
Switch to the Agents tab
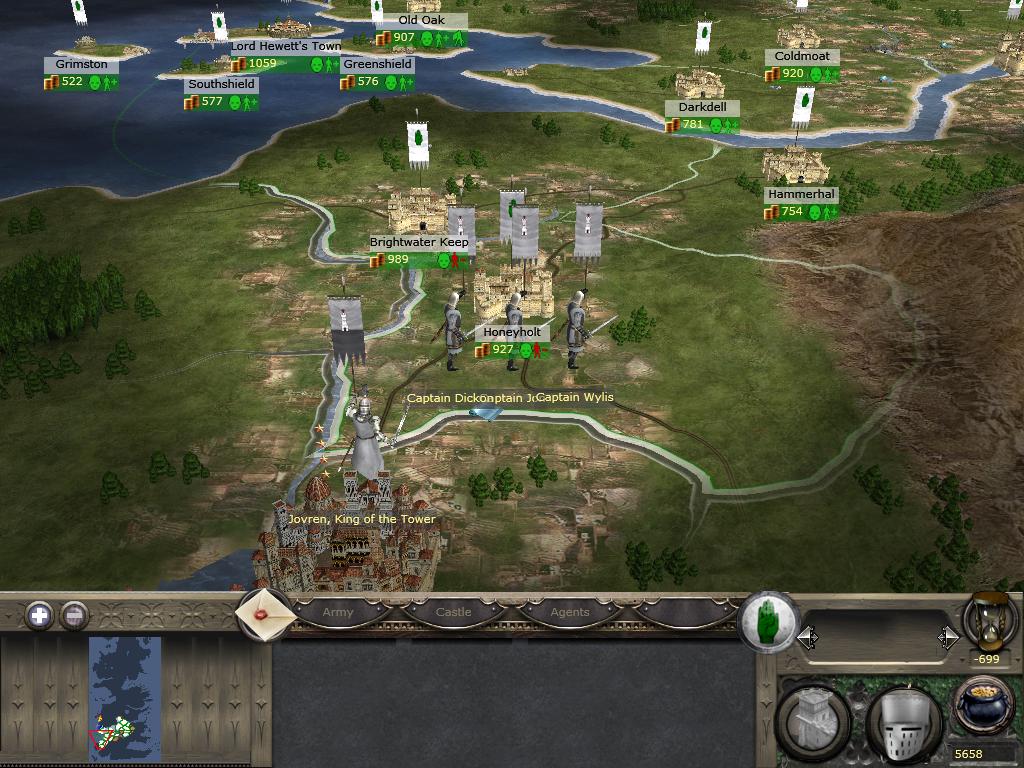pyautogui.click(x=570, y=612)
